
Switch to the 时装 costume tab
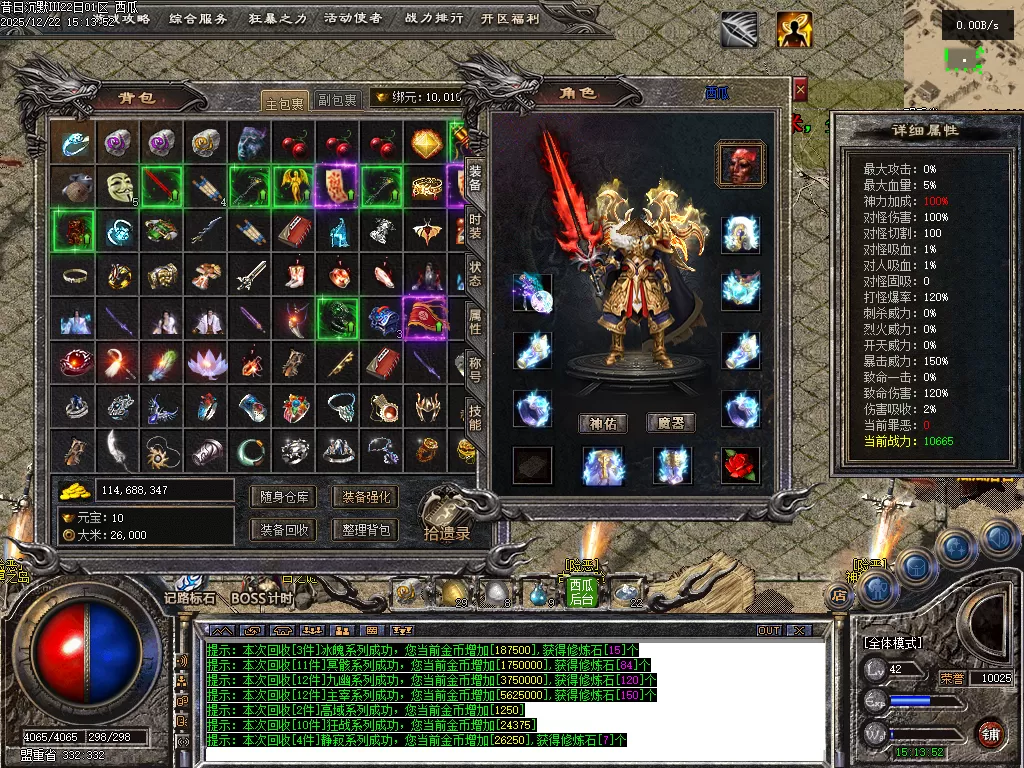tap(476, 225)
